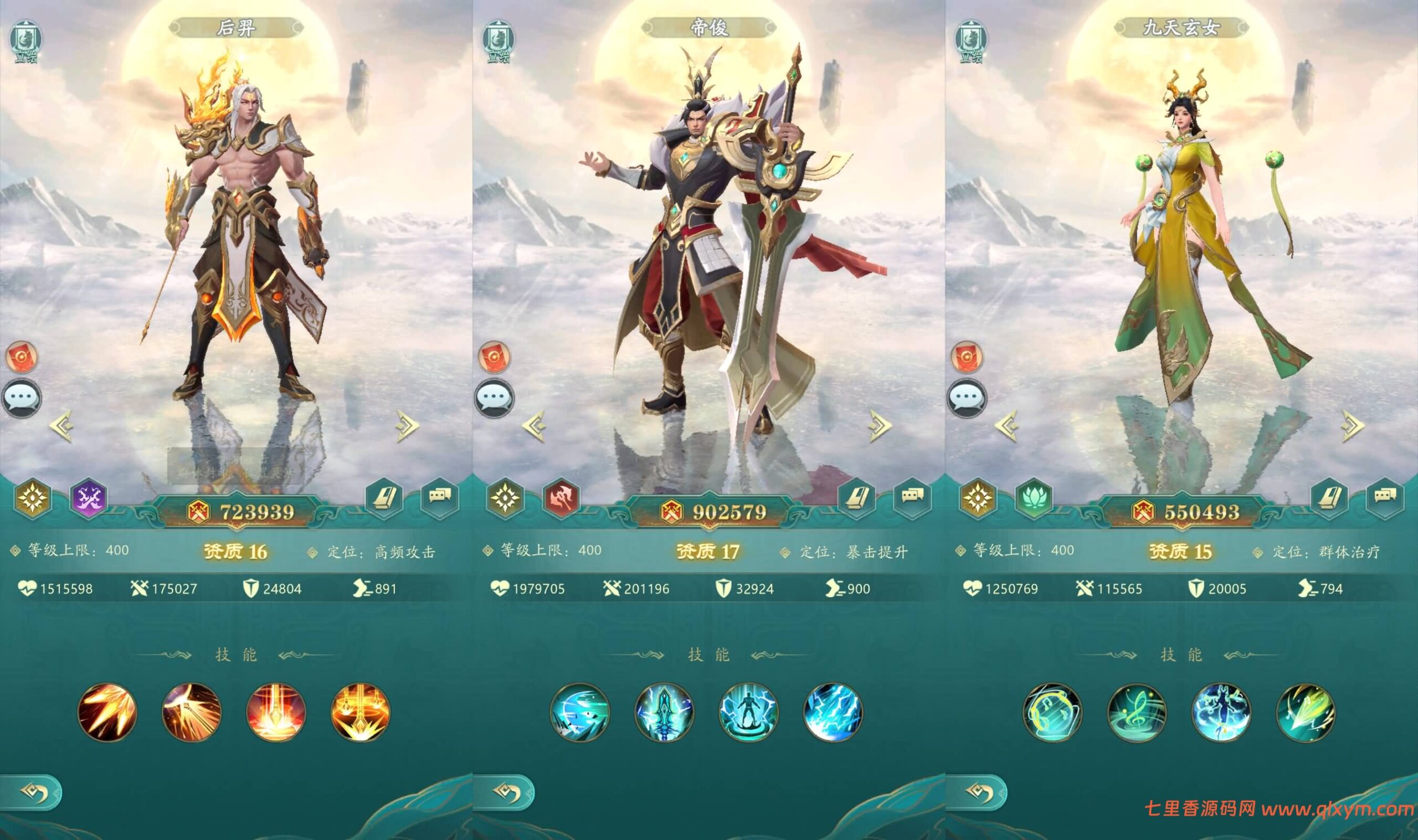Switch to next hero from 帝俊

pyautogui.click(x=880, y=425)
